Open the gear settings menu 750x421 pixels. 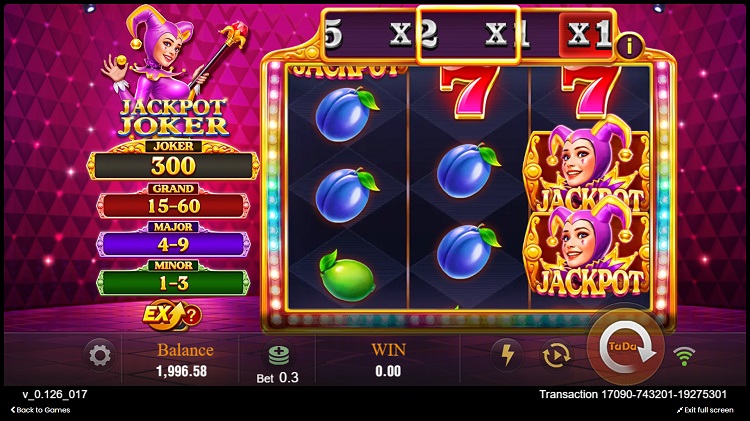pyautogui.click(x=99, y=354)
